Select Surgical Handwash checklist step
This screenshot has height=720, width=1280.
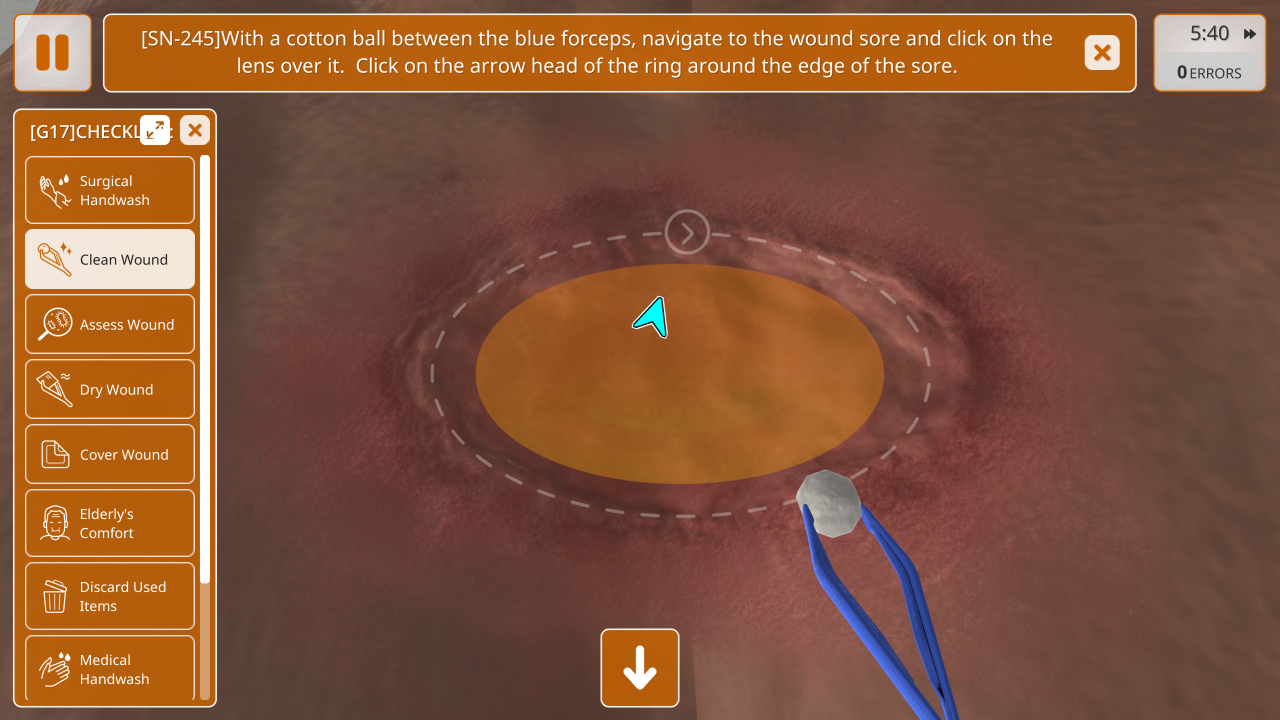[x=110, y=190]
